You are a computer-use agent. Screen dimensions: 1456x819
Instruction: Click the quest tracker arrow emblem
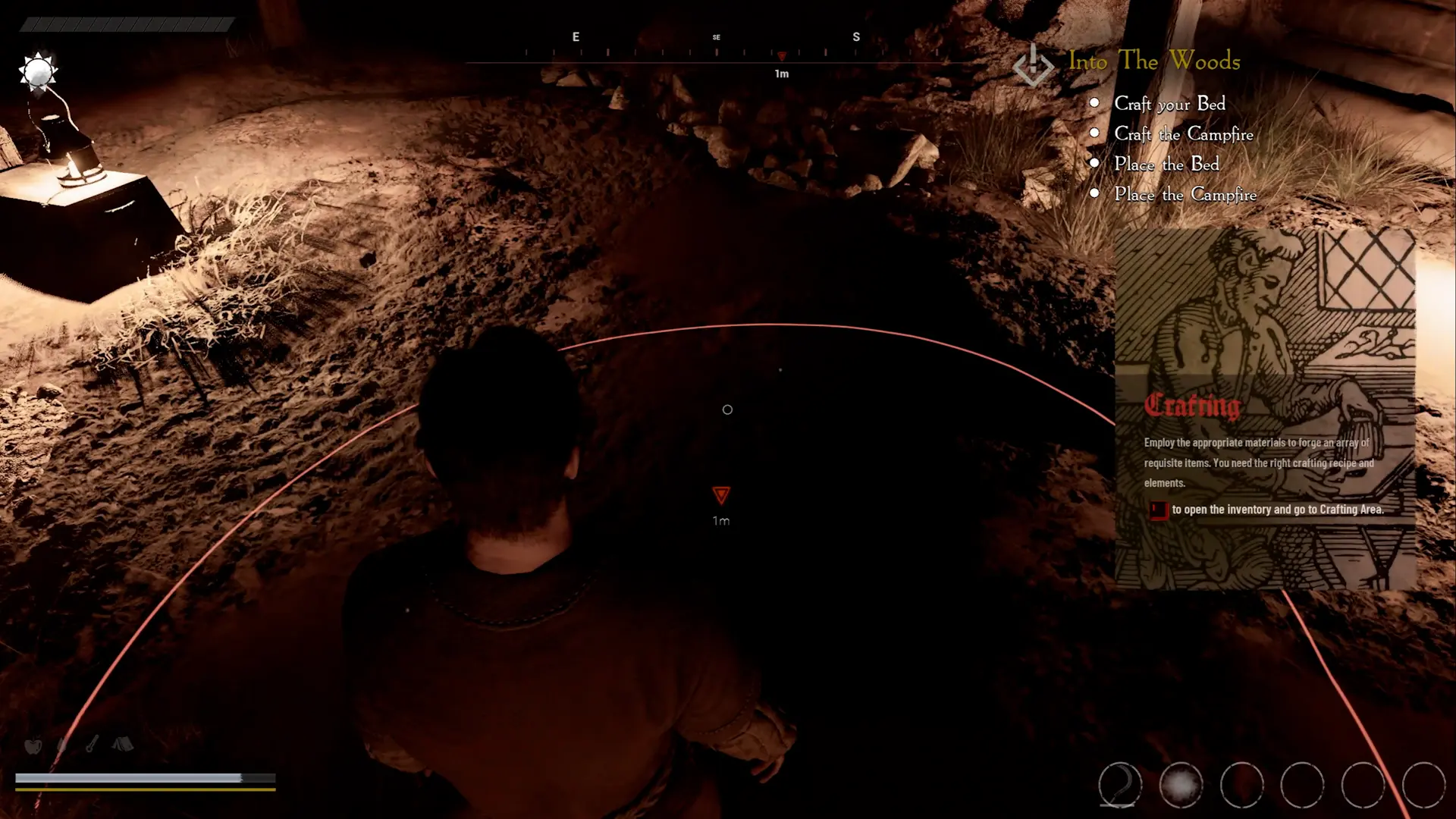click(x=1033, y=65)
